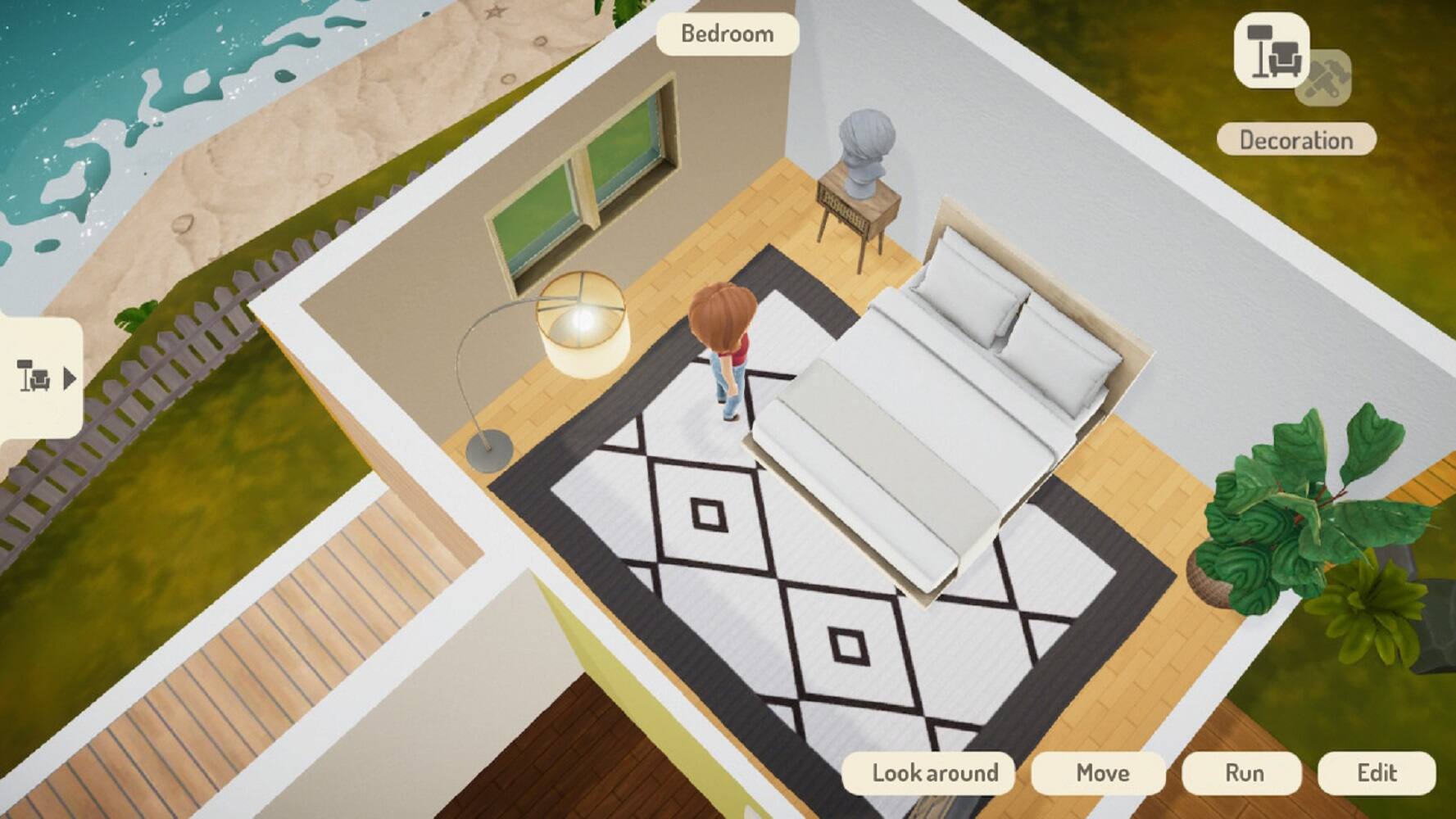Image resolution: width=1456 pixels, height=819 pixels.
Task: Click the Decoration mode label
Action: (x=1296, y=139)
